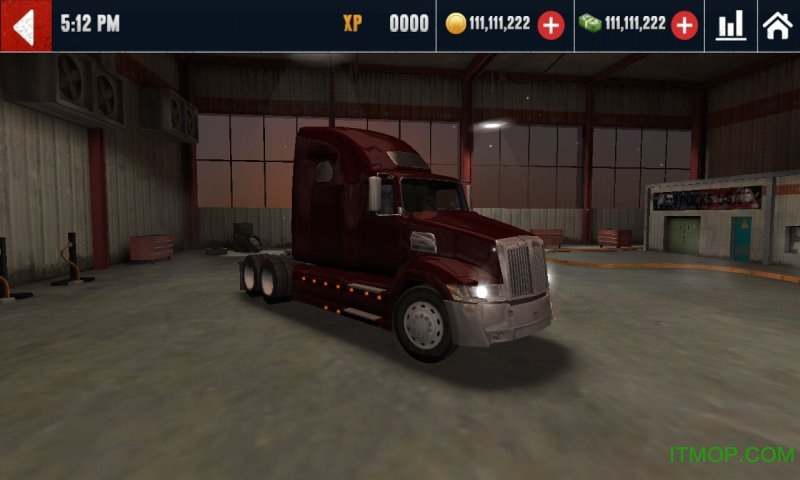Go back using the red arrow button
800x480 pixels.
(25, 25)
